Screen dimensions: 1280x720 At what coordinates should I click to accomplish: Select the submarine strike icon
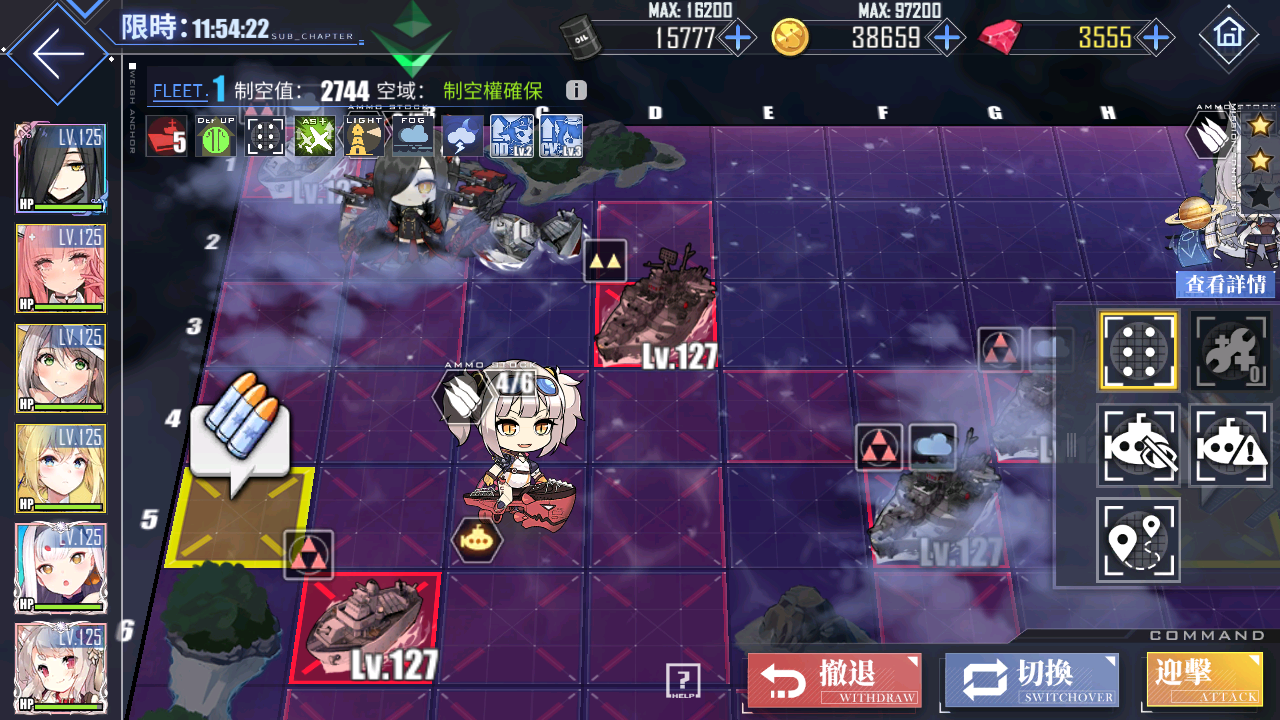1139,446
